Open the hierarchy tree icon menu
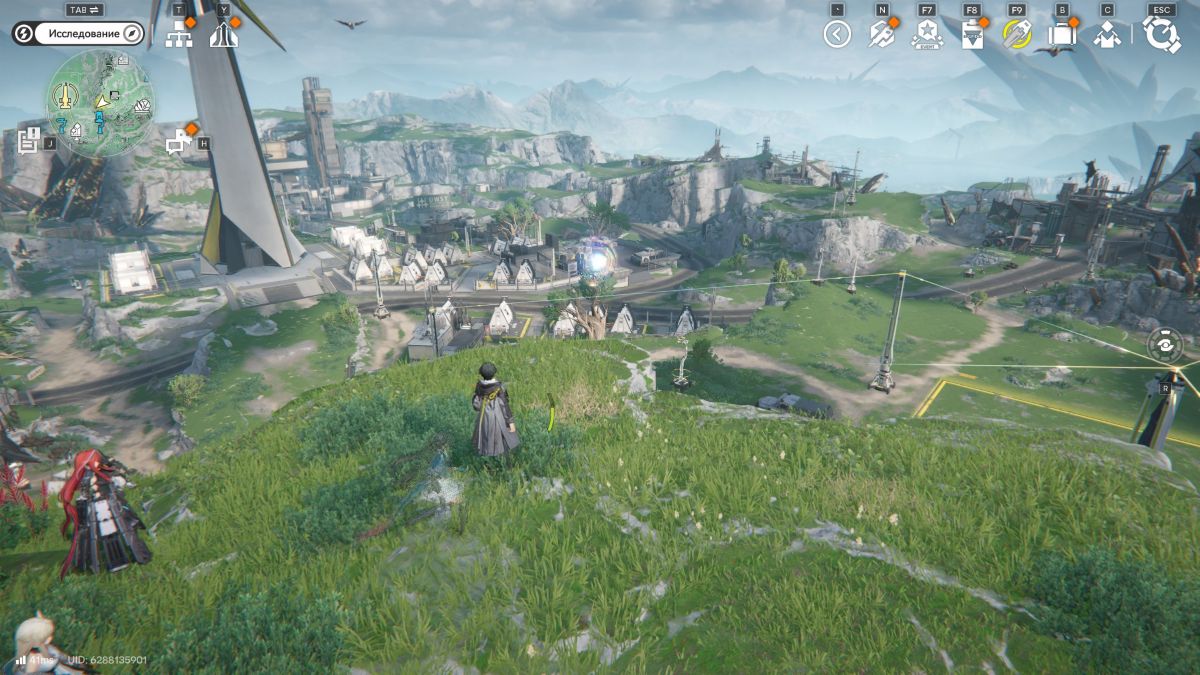 point(178,35)
